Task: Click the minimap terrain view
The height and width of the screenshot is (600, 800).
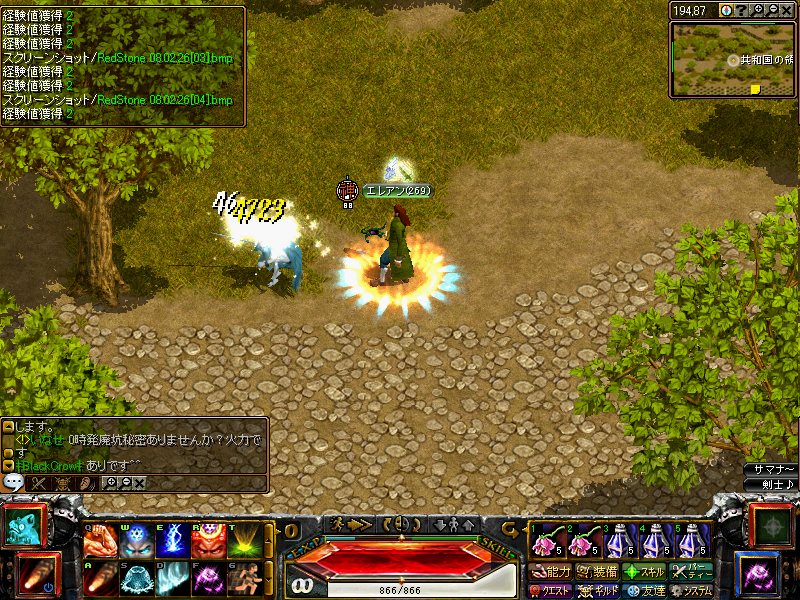Action: [732, 60]
